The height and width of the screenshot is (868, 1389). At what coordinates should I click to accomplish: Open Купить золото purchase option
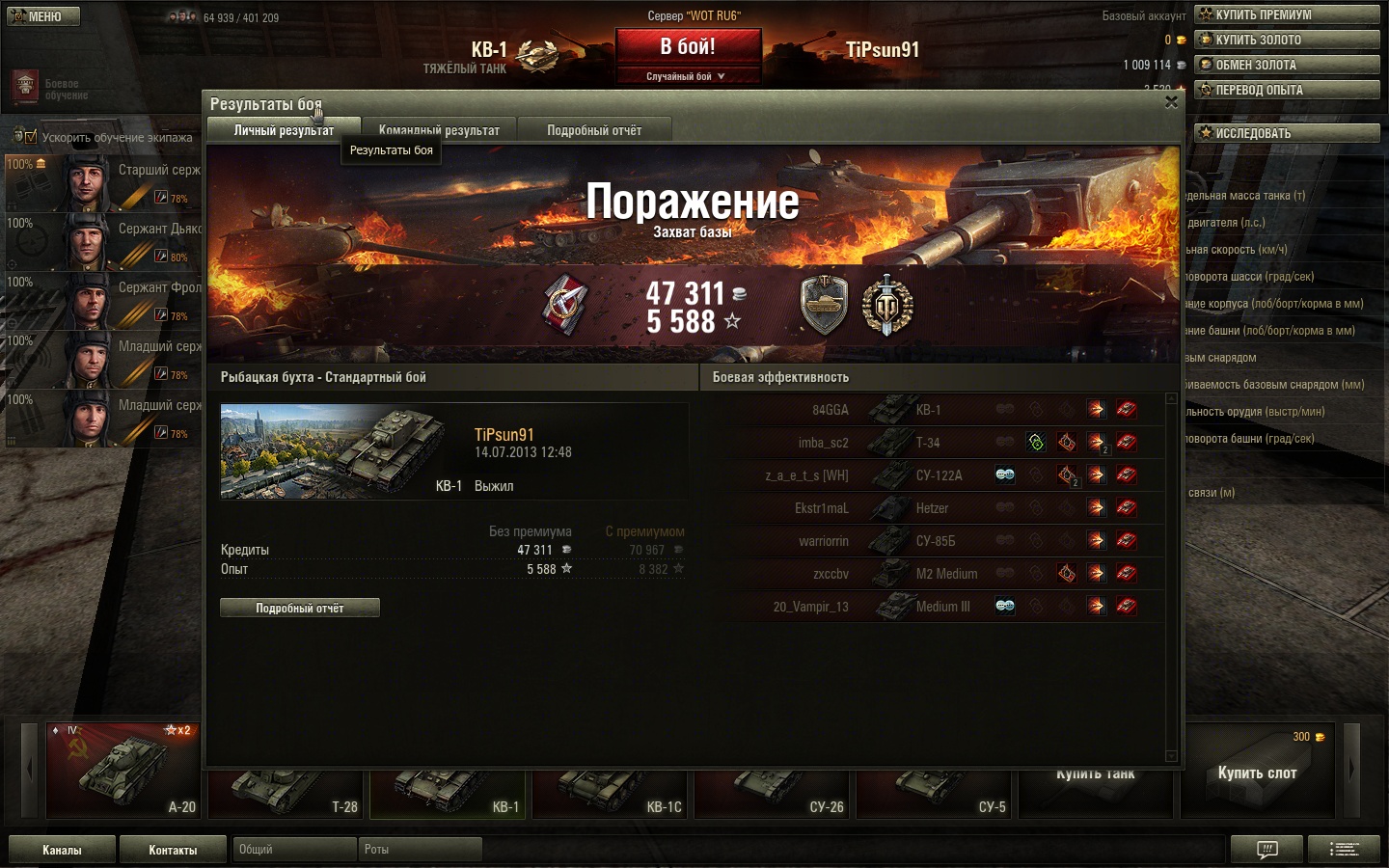coord(1287,40)
